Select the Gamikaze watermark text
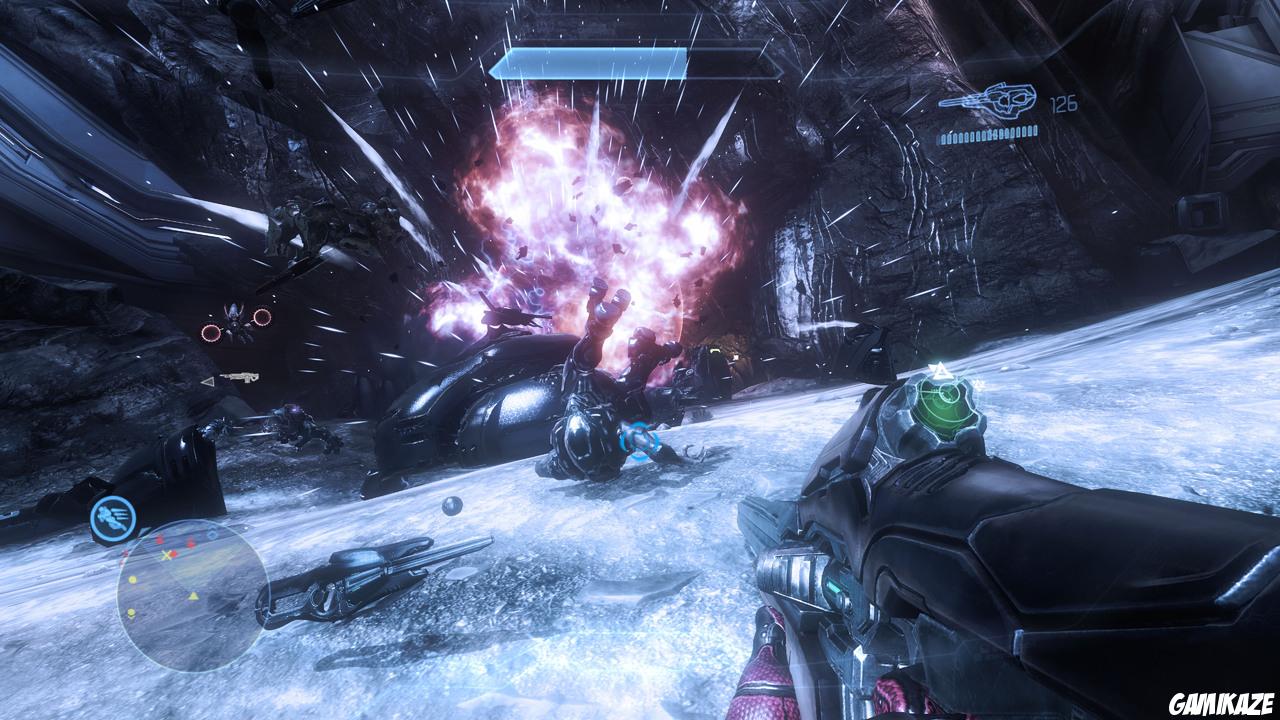The height and width of the screenshot is (720, 1280). (1220, 702)
